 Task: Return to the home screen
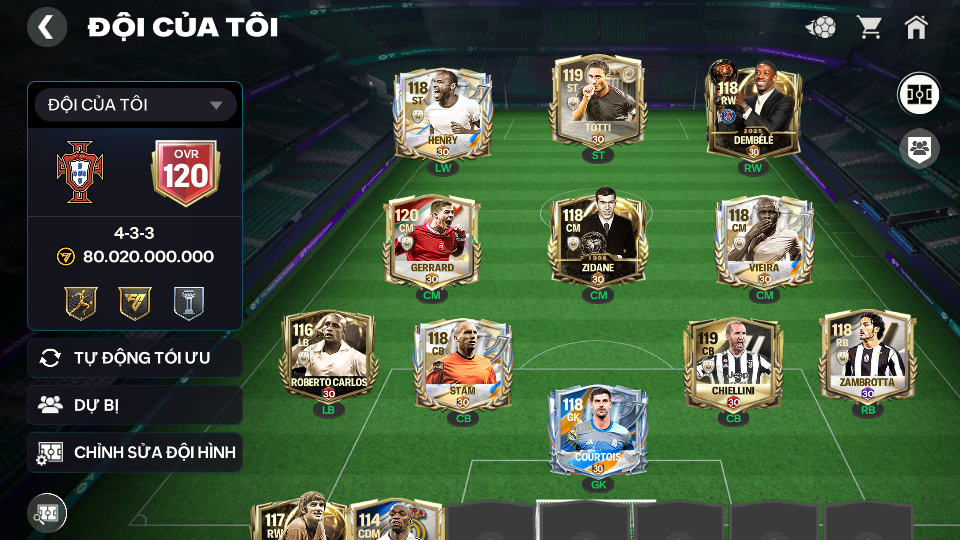point(916,27)
